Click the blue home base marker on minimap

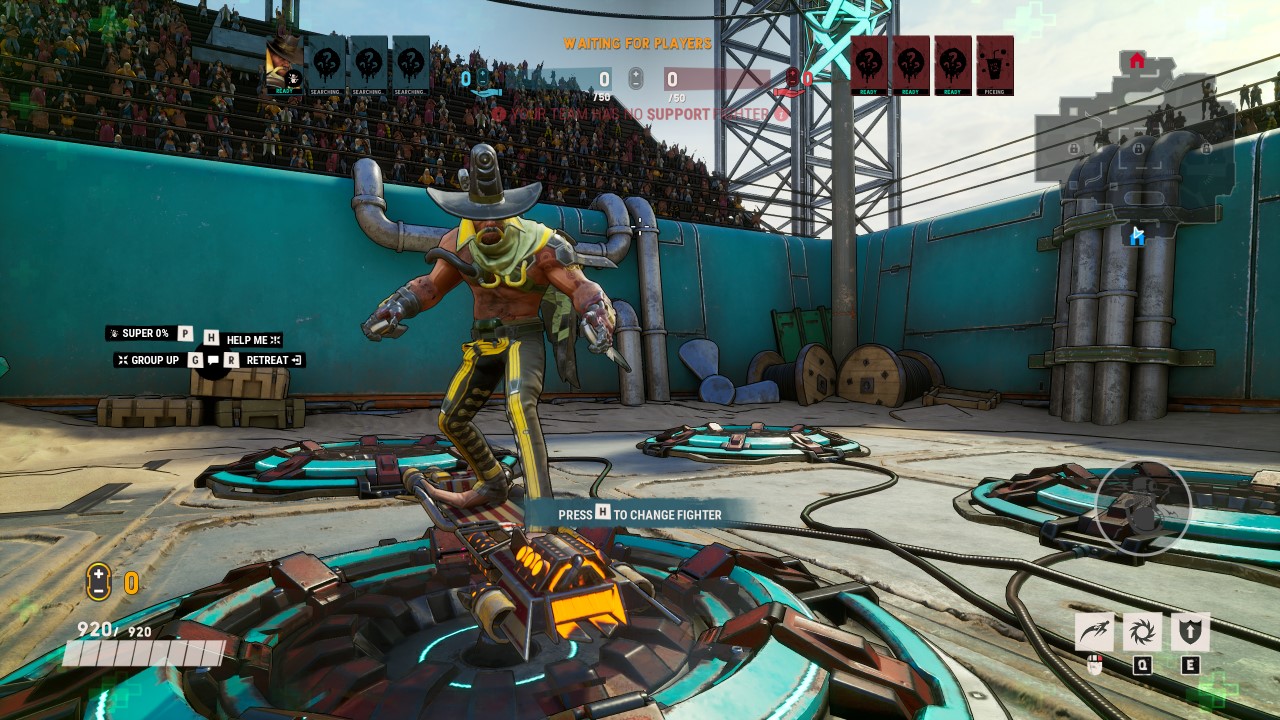click(1137, 236)
